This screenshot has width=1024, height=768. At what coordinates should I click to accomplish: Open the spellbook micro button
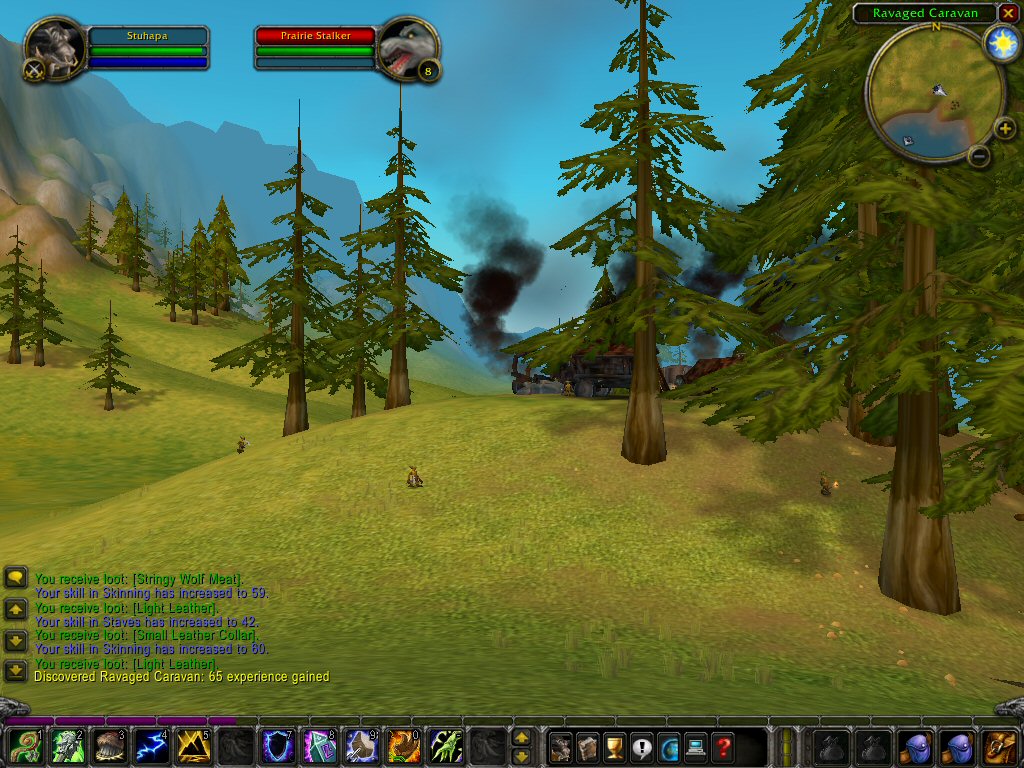click(x=588, y=746)
